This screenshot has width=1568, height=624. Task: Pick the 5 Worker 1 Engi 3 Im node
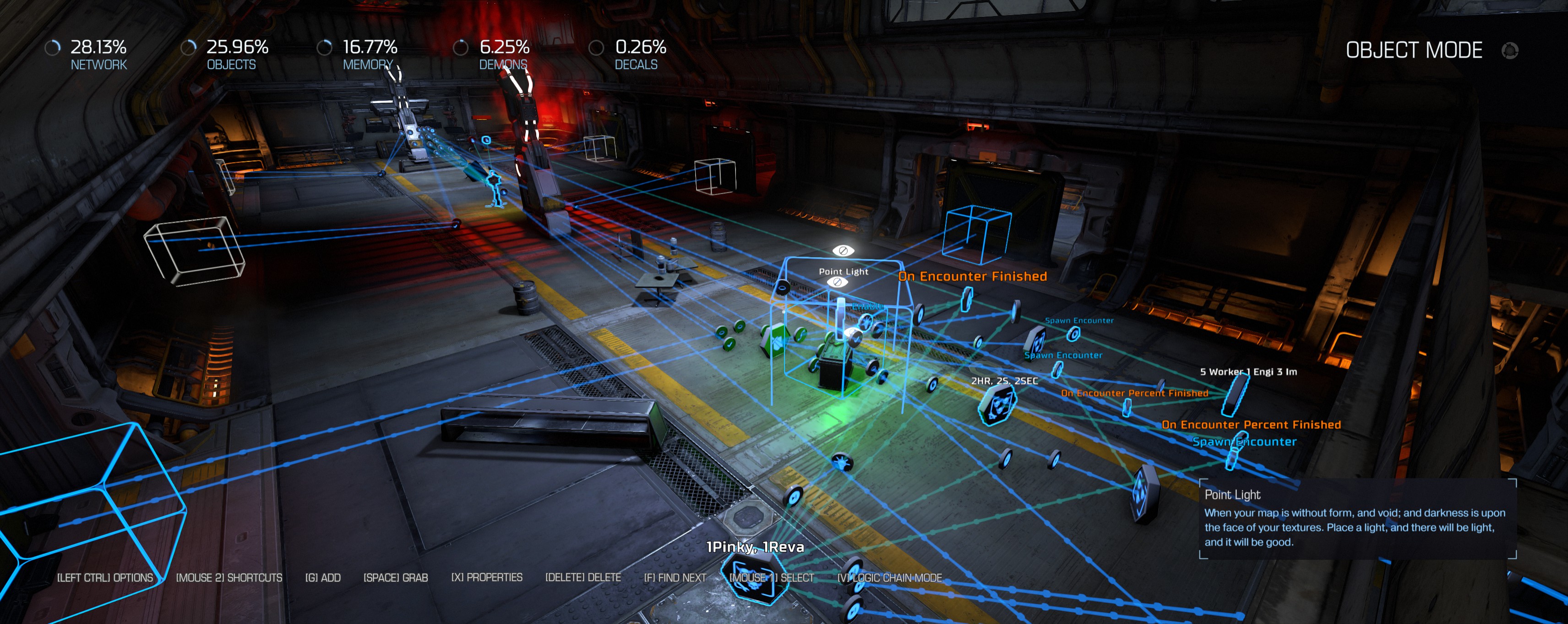point(1236,394)
